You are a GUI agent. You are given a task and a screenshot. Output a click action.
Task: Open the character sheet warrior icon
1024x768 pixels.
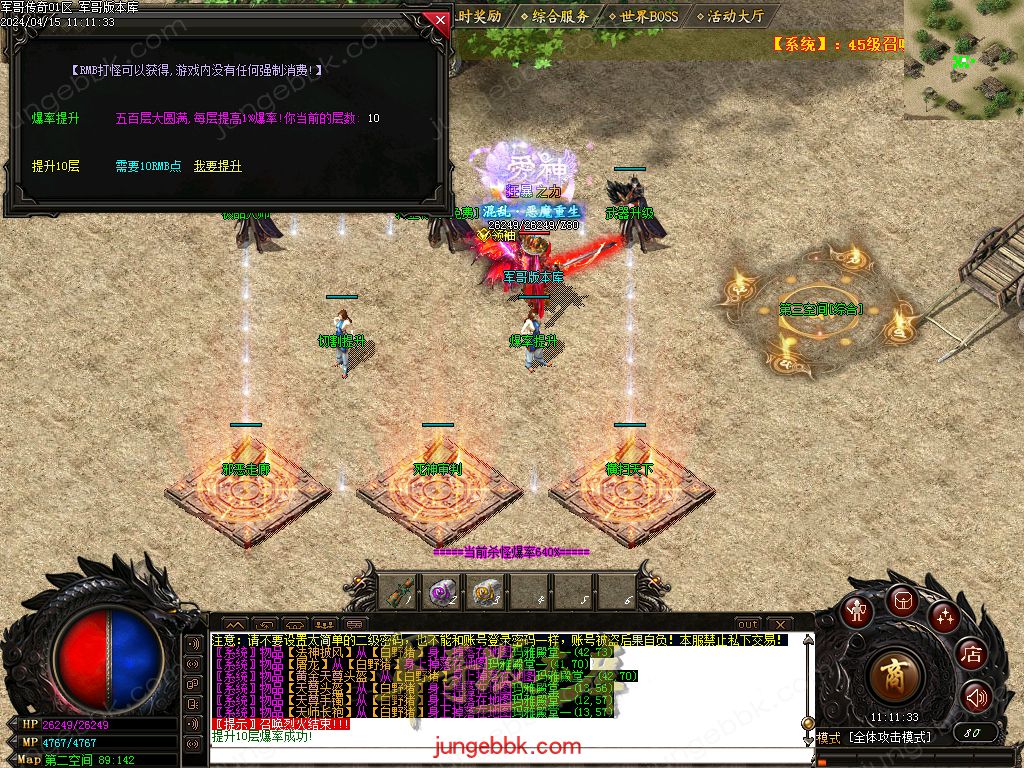(857, 609)
